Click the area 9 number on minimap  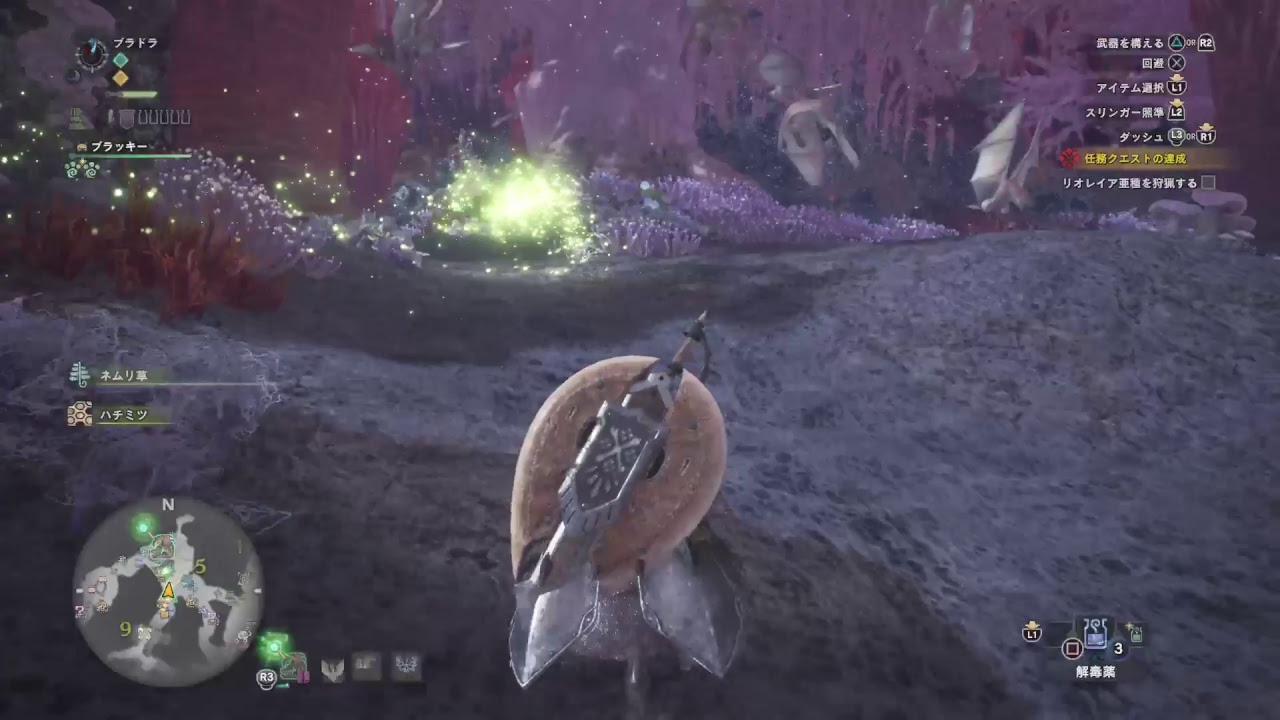[x=125, y=628]
